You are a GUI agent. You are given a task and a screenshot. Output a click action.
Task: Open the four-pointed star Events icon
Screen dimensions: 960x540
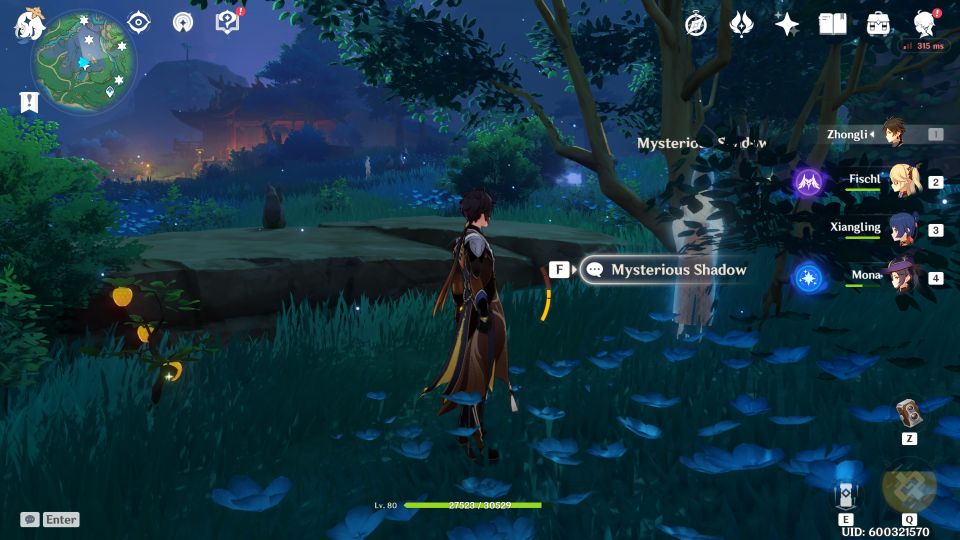[x=787, y=24]
